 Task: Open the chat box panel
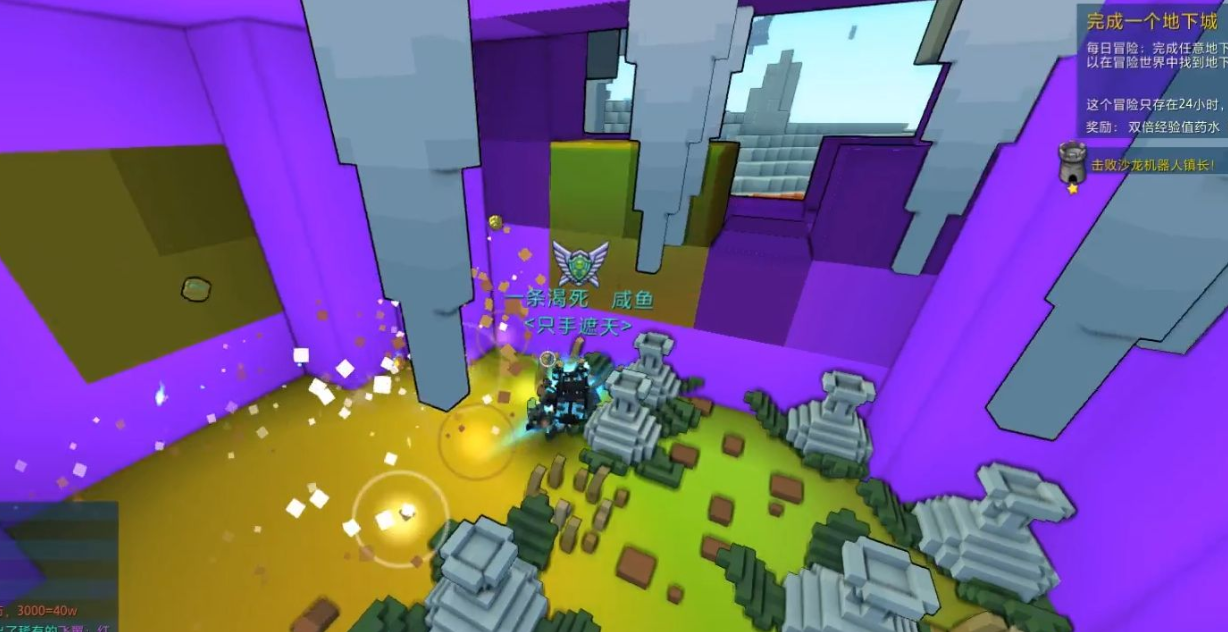click(x=58, y=566)
